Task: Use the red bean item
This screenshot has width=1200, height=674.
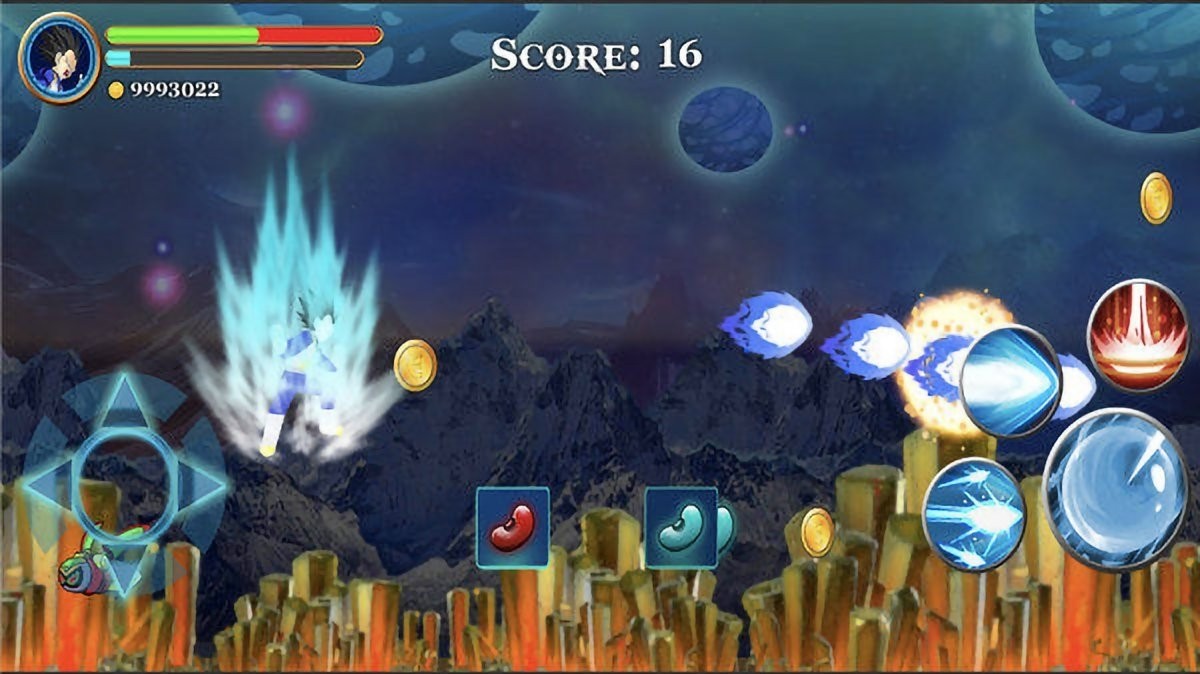Action: tap(512, 527)
